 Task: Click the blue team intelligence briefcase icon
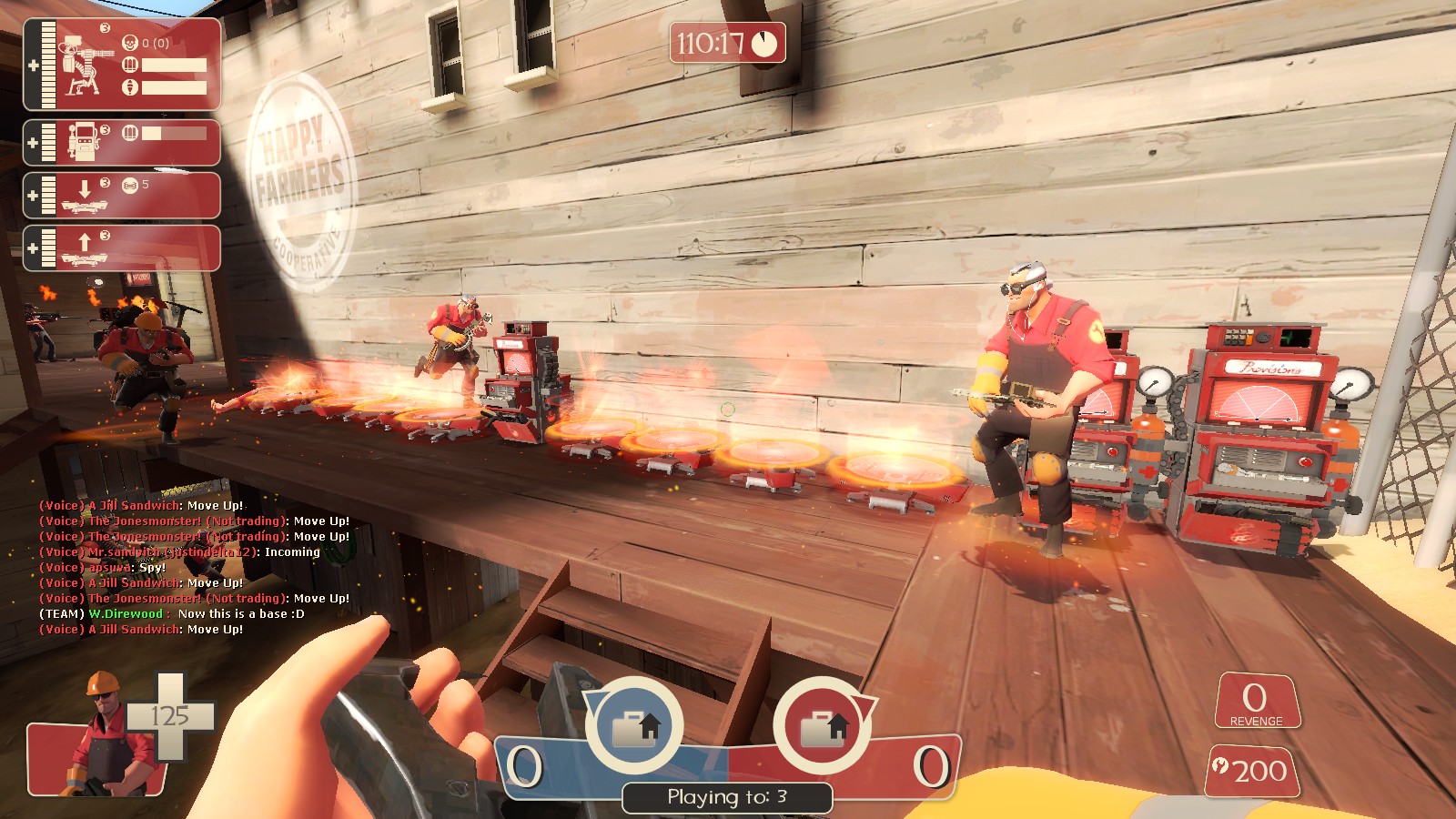(634, 727)
